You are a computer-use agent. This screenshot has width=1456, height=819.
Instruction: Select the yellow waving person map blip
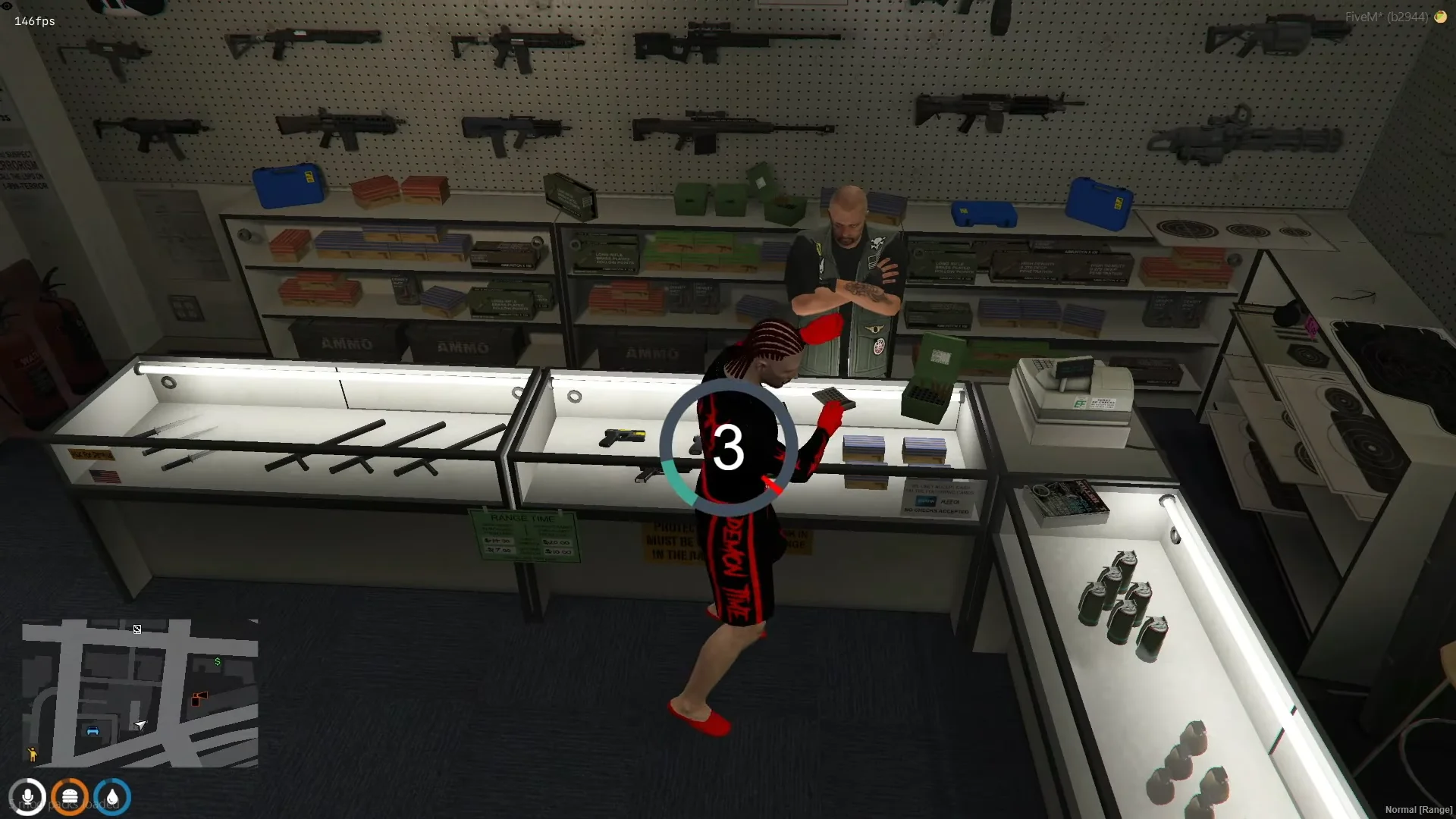(32, 754)
